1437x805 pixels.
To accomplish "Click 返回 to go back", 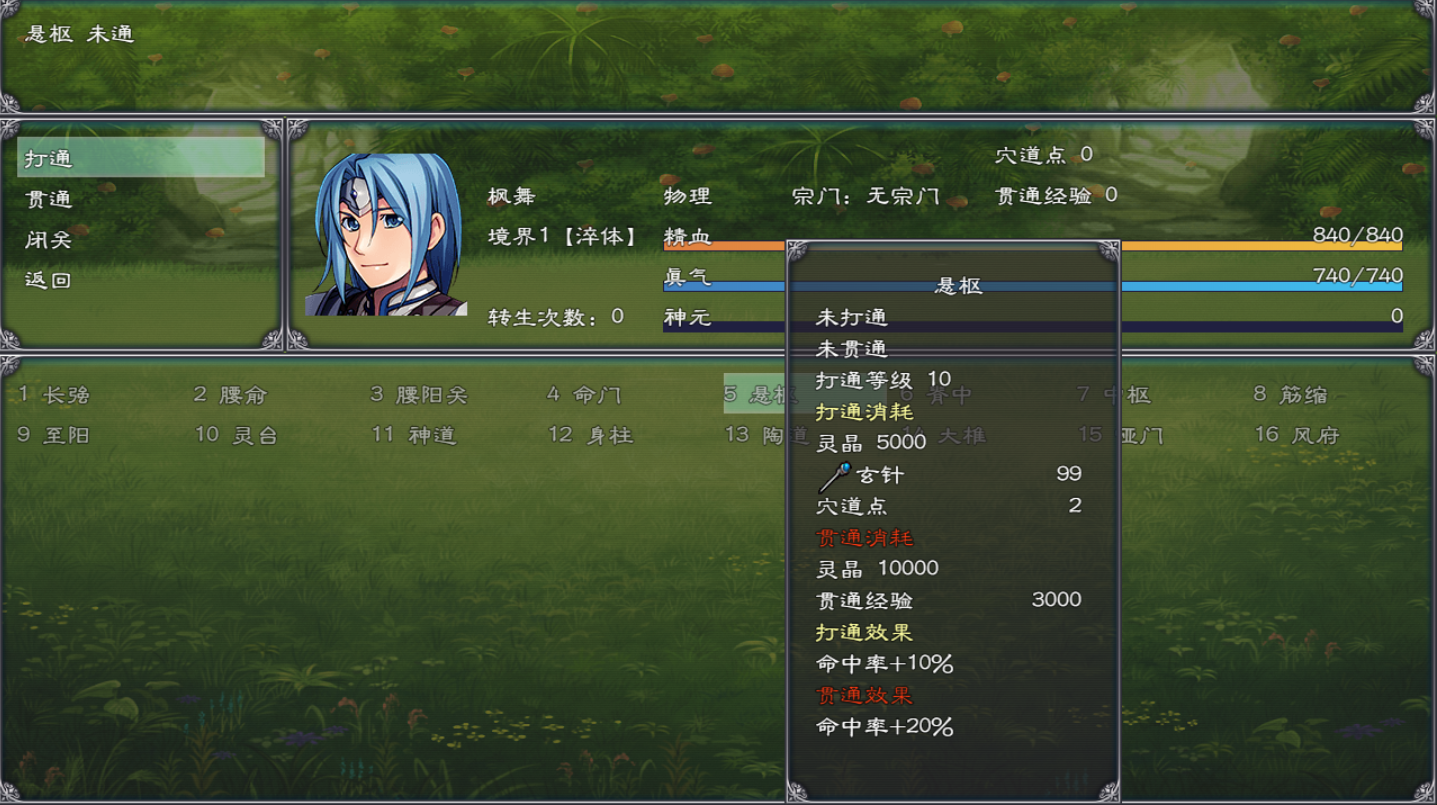I will click(x=47, y=278).
